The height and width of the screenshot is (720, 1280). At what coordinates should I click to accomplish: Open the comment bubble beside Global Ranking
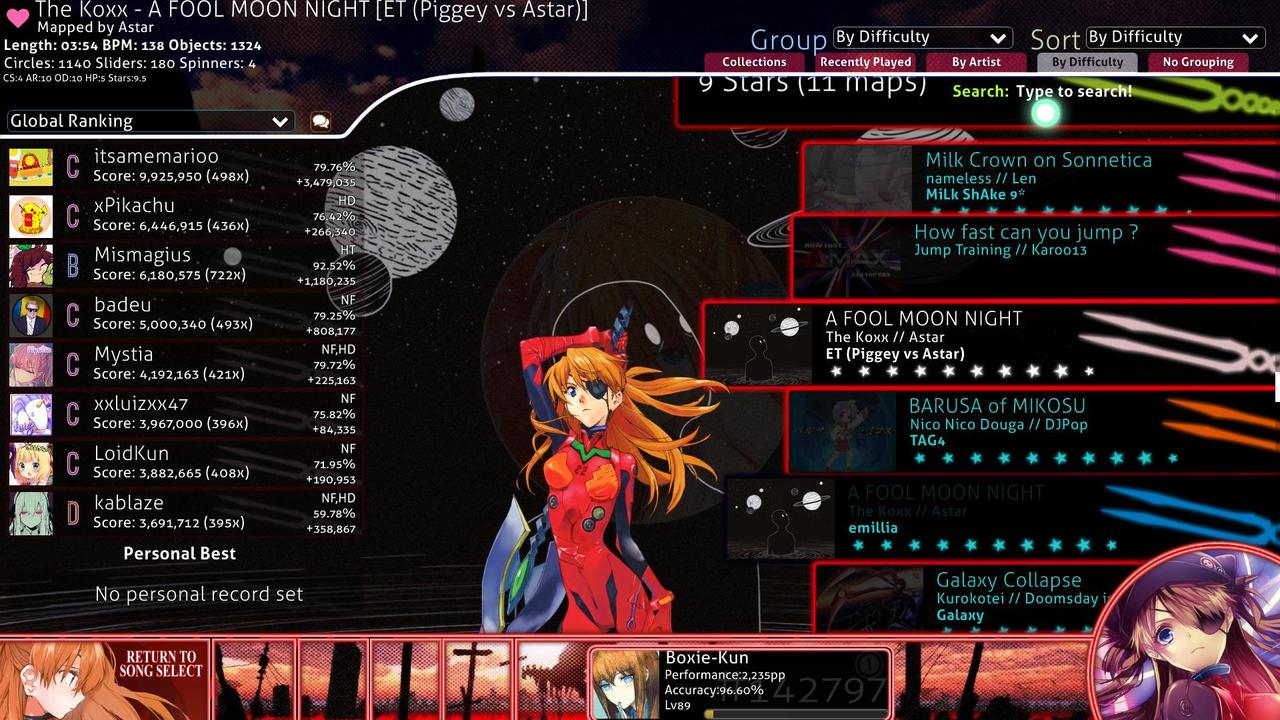point(319,120)
